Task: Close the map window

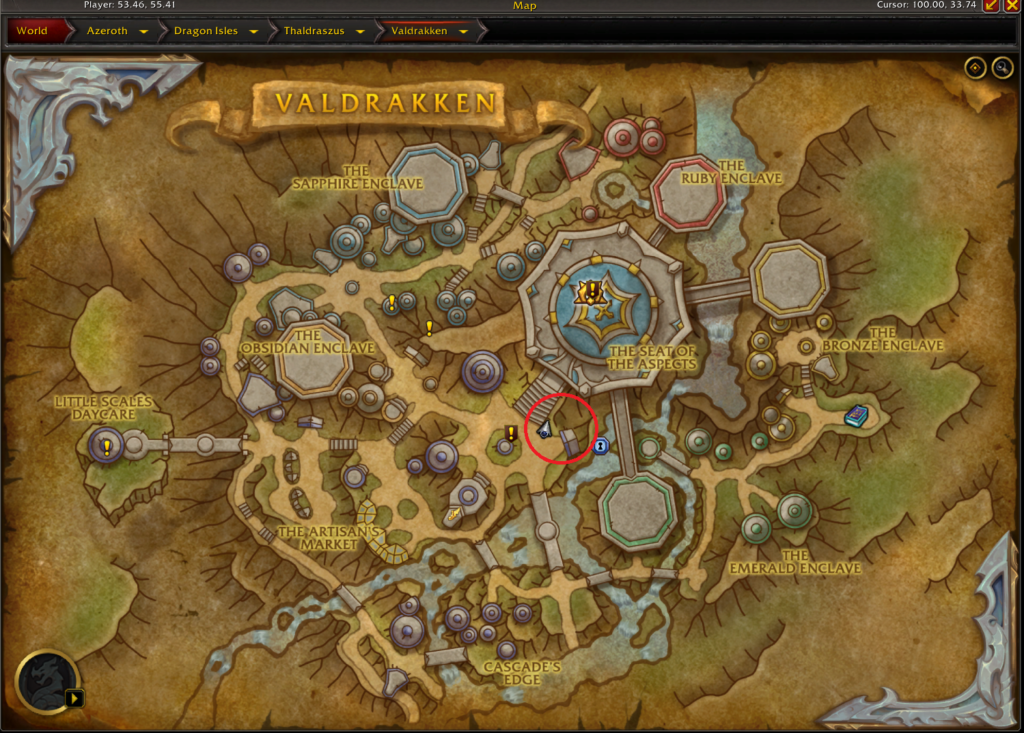Action: tap(1011, 6)
